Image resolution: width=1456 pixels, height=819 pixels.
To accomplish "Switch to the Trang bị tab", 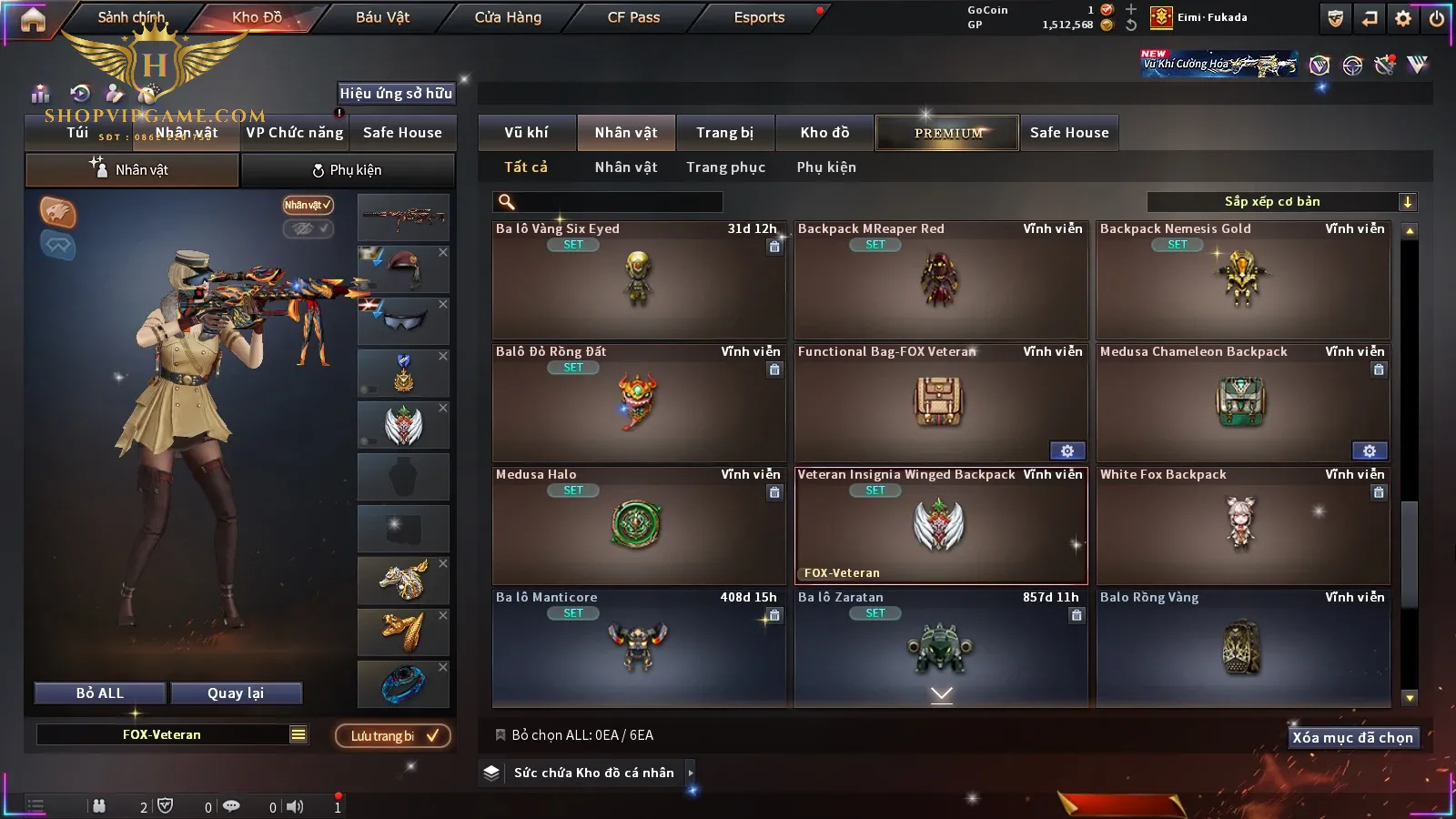I will (x=724, y=133).
